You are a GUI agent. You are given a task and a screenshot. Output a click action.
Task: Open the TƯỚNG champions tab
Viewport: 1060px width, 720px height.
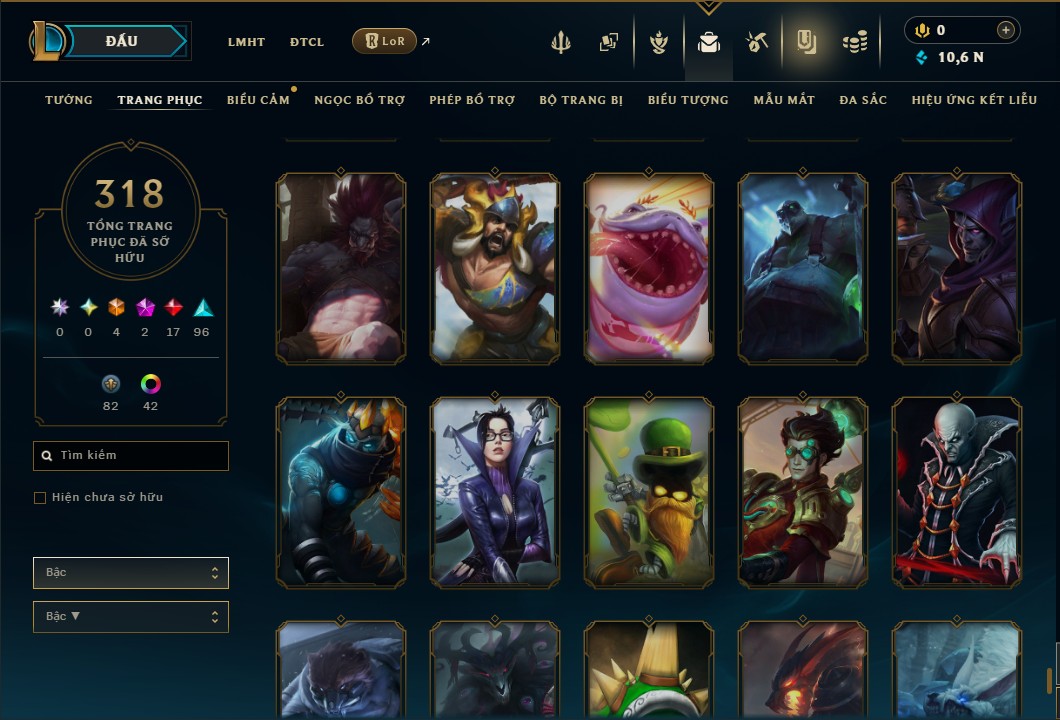pyautogui.click(x=69, y=100)
